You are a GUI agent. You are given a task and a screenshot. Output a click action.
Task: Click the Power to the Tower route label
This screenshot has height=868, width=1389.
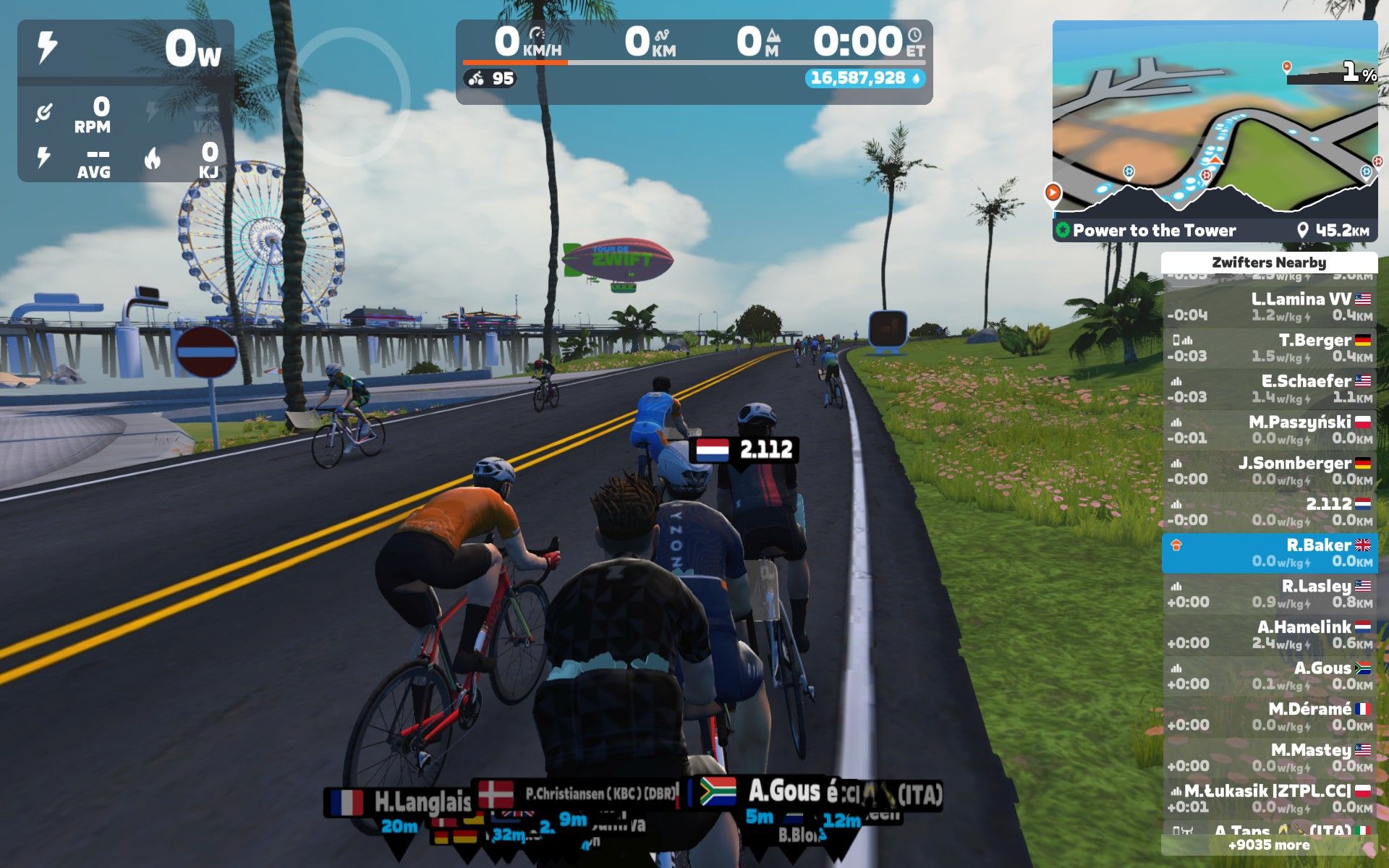[1154, 231]
